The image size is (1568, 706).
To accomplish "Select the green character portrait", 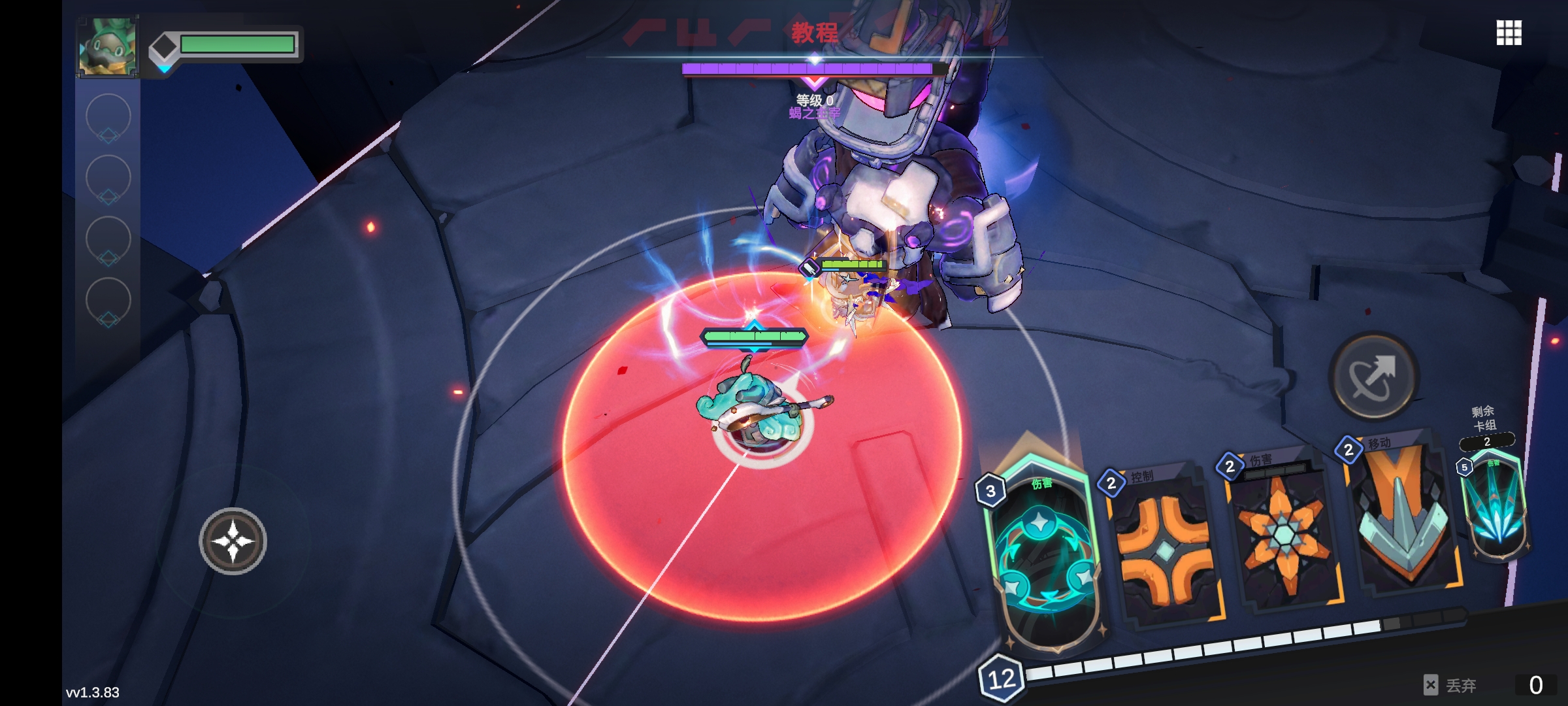I will tap(107, 47).
